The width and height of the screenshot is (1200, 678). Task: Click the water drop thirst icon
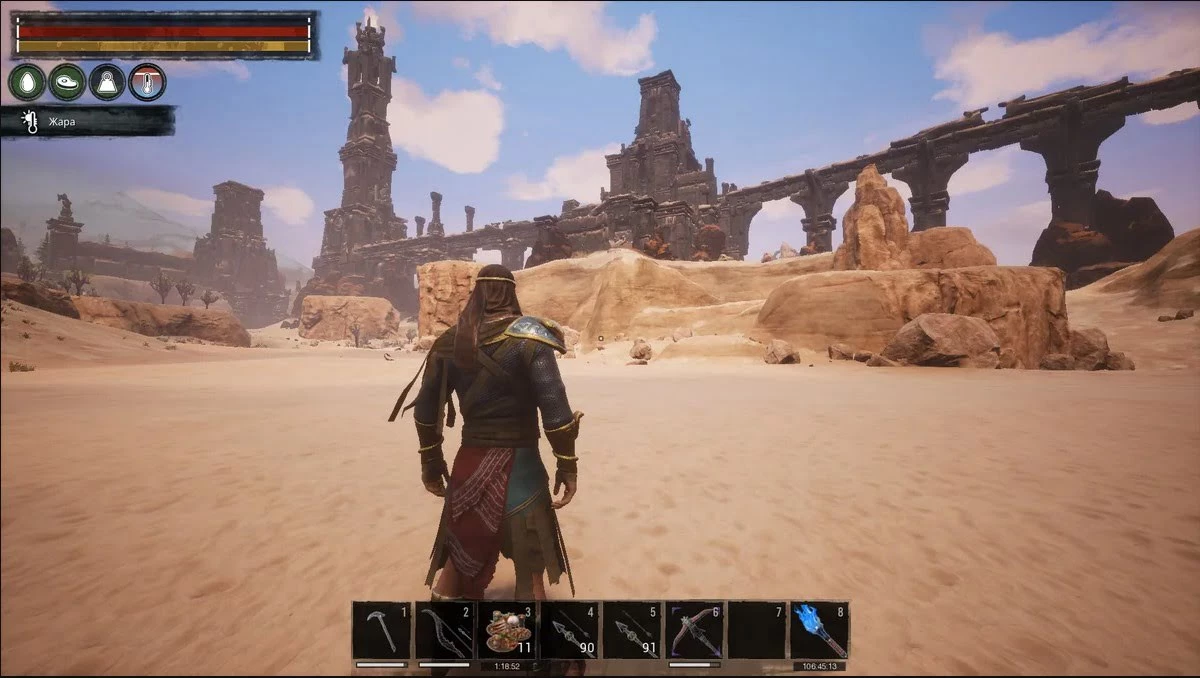27,82
